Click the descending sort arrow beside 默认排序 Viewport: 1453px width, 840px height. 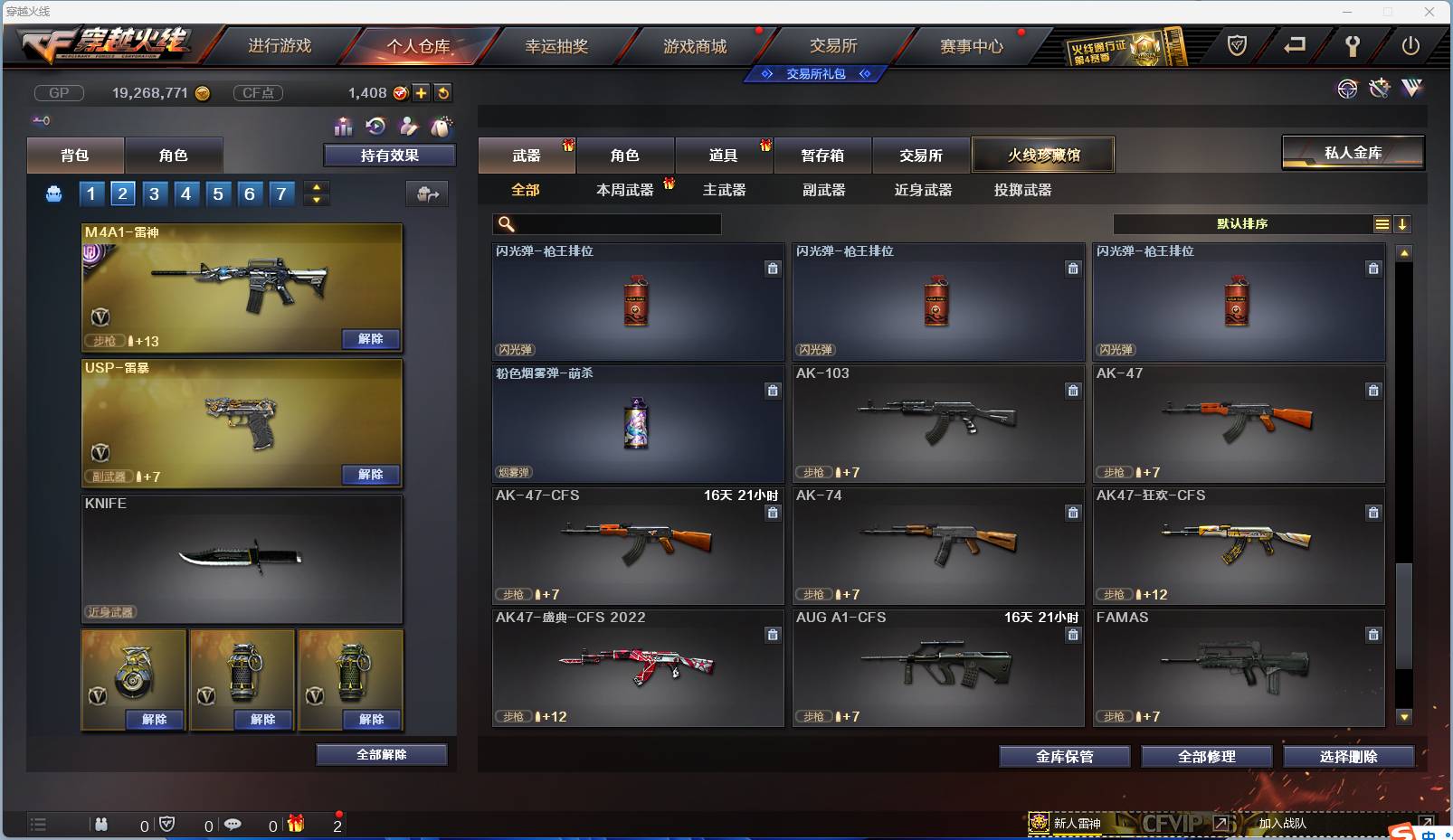coord(1402,223)
